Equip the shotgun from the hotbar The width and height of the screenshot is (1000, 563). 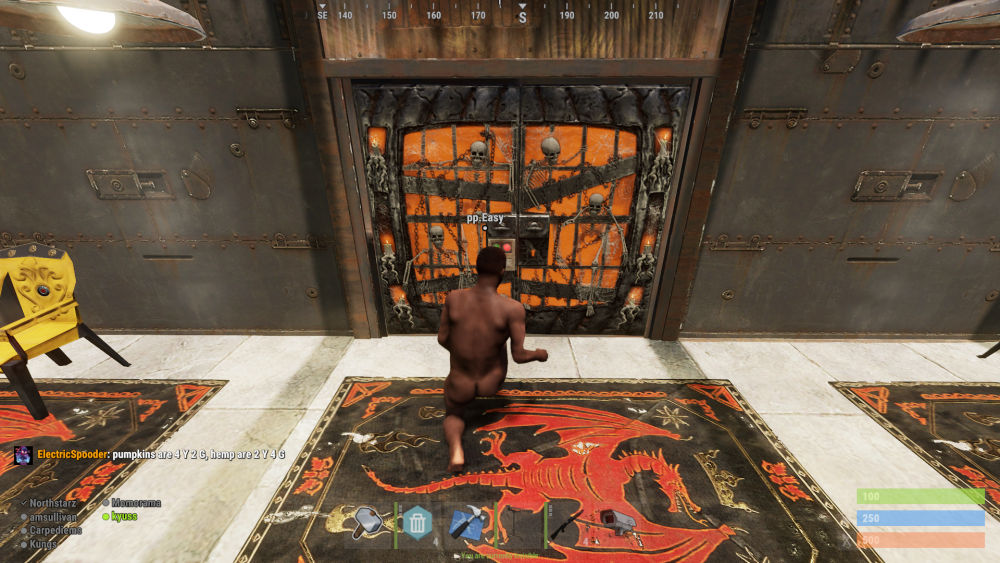(566, 523)
